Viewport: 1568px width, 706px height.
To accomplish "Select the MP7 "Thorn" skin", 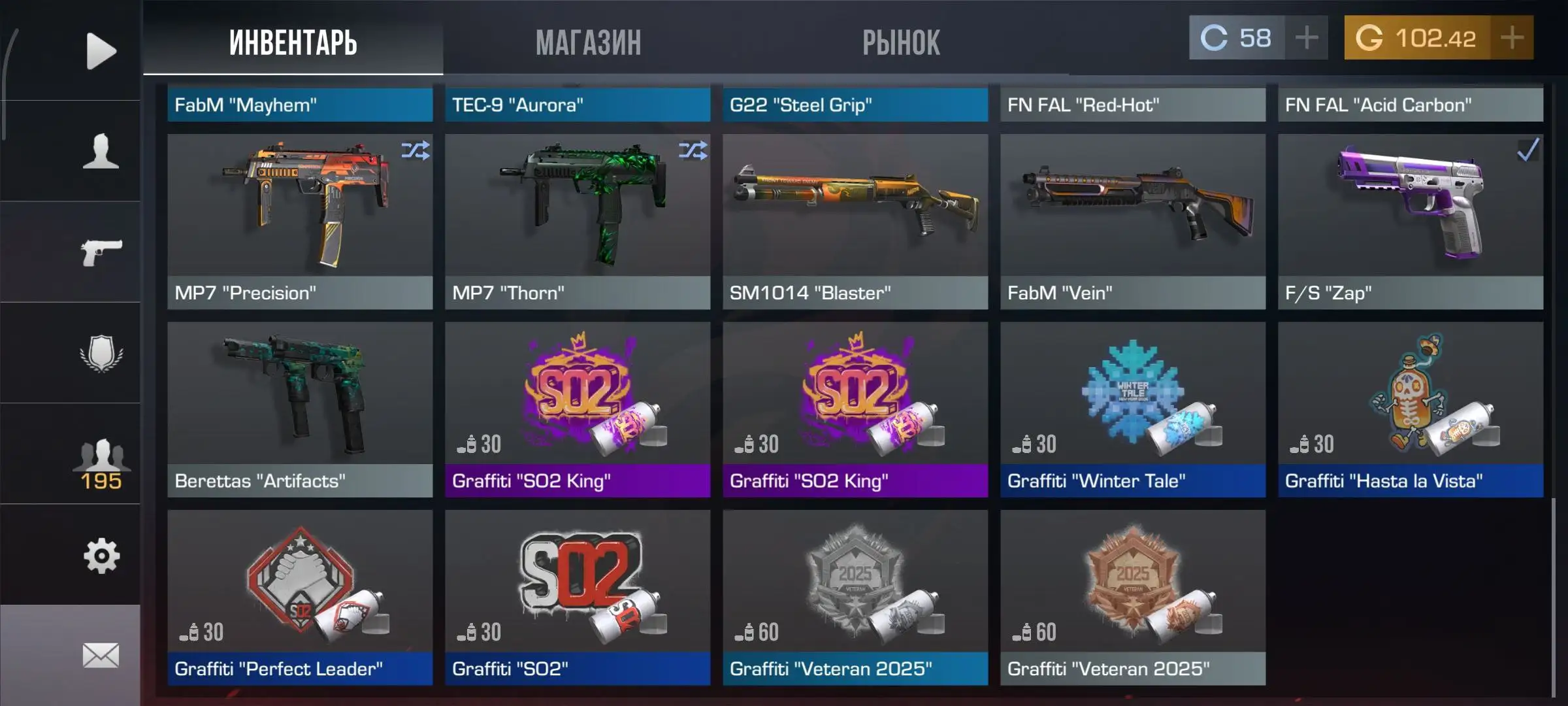I will coord(578,221).
